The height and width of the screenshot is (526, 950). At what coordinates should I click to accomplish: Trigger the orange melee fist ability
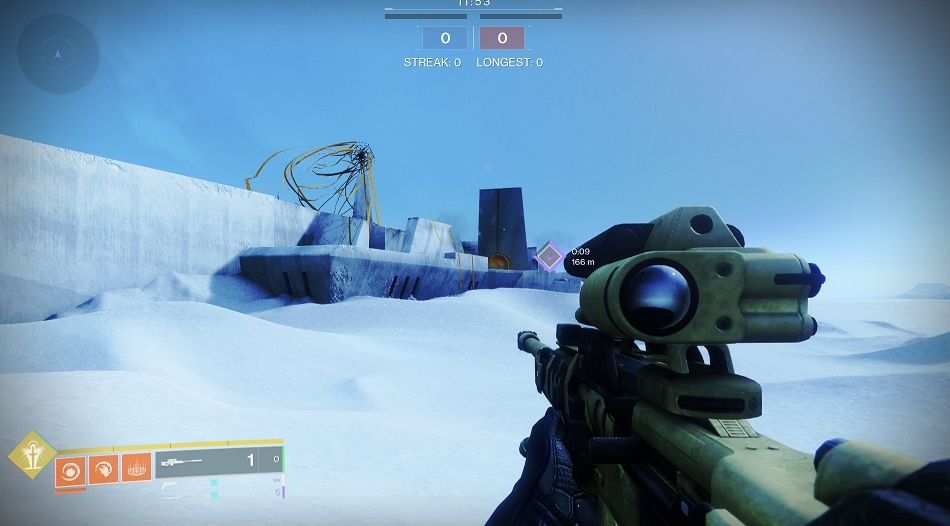pos(103,467)
